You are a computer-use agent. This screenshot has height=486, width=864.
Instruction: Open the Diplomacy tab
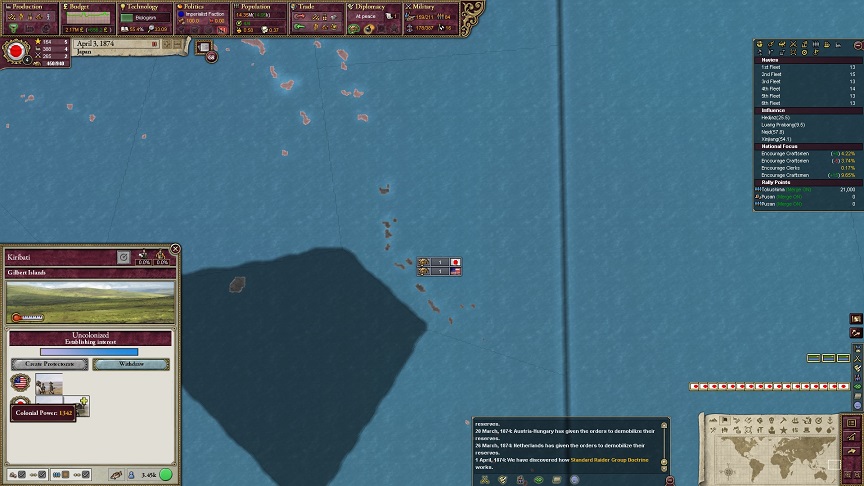[x=374, y=7]
